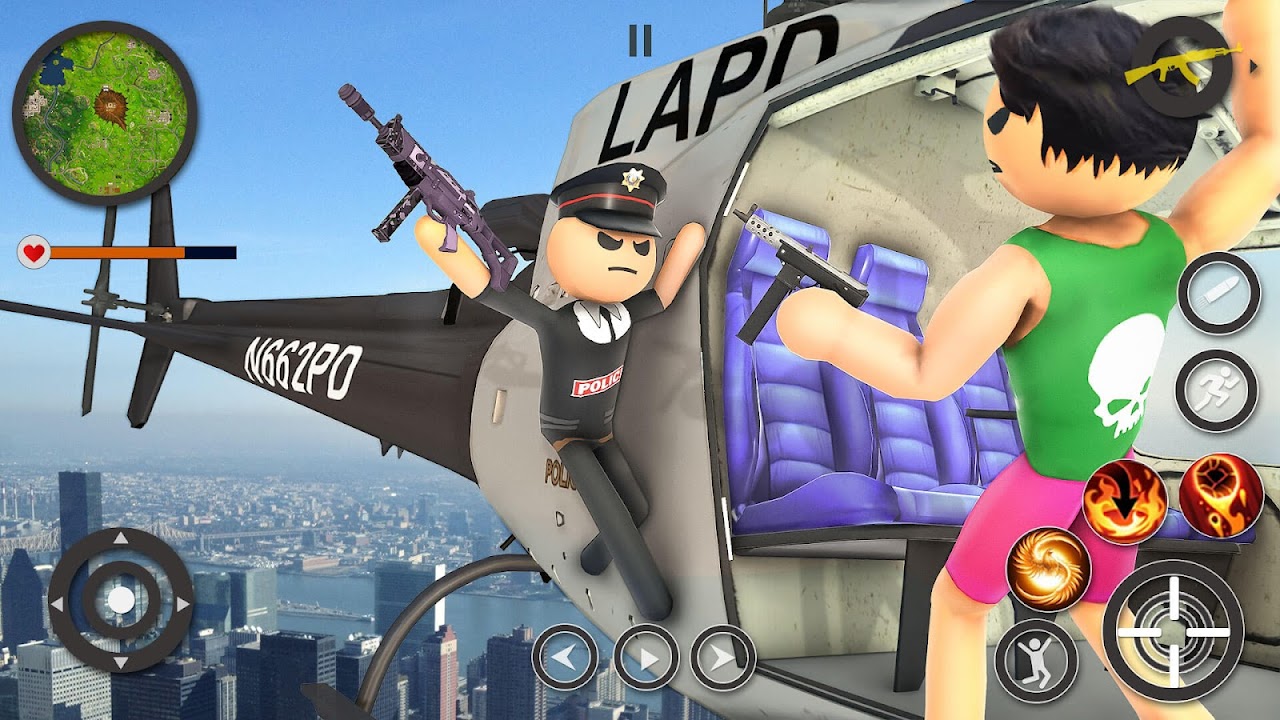Tap the heart icon beside the health bar
This screenshot has height=720, width=1280.
coord(35,252)
